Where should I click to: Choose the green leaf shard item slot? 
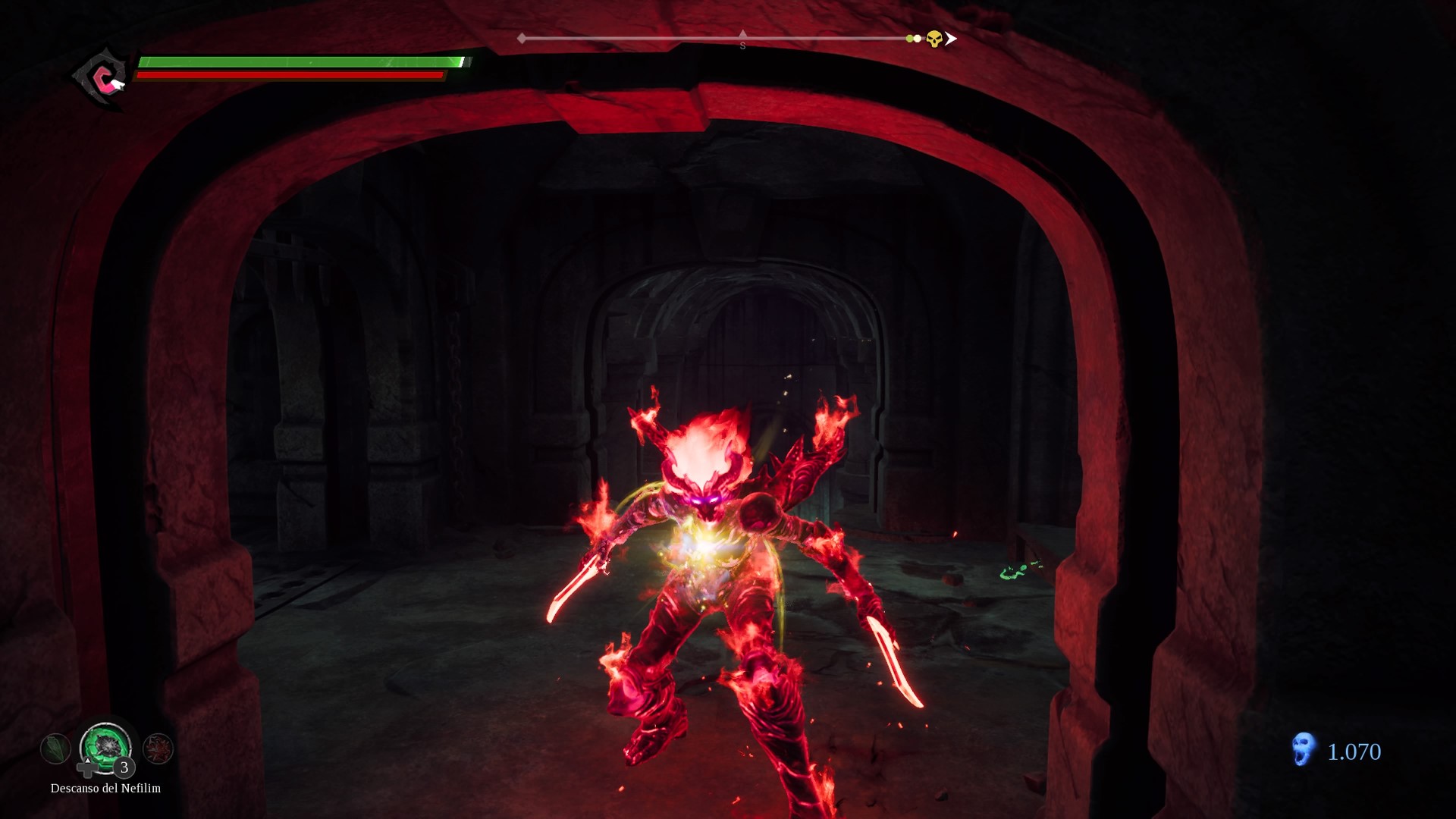click(x=55, y=748)
